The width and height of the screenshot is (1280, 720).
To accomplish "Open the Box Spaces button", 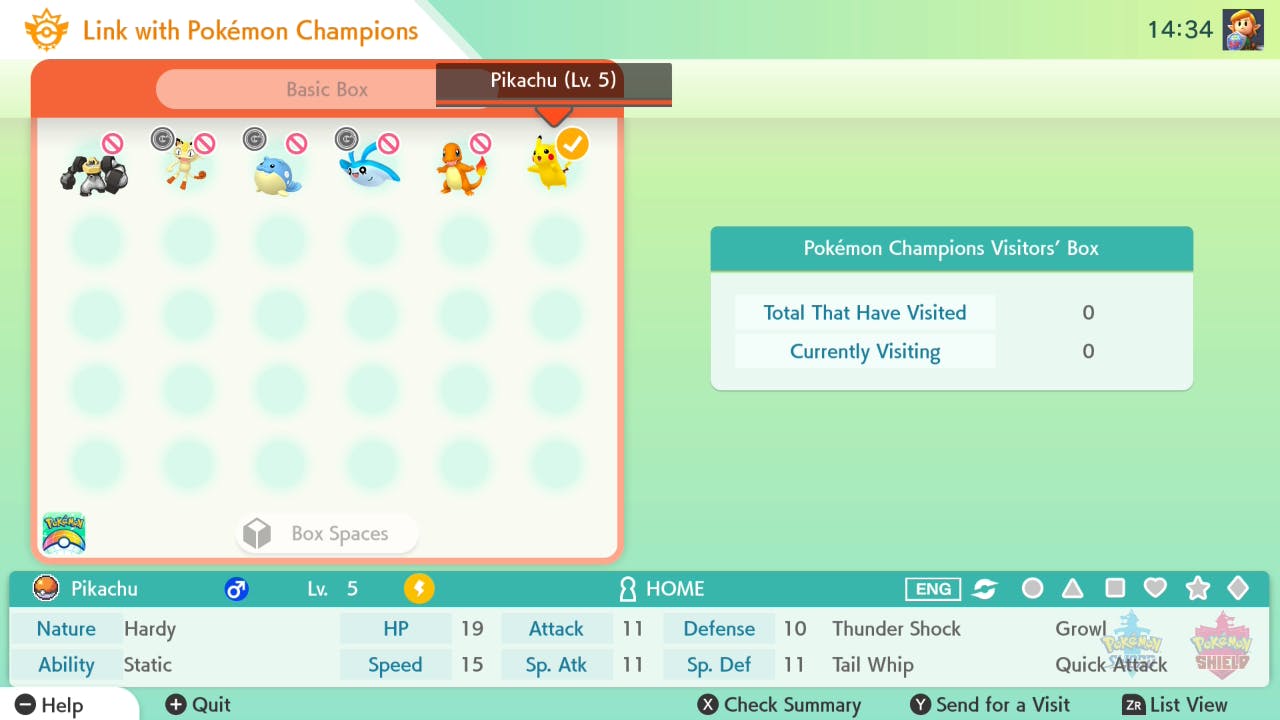I will pyautogui.click(x=327, y=534).
